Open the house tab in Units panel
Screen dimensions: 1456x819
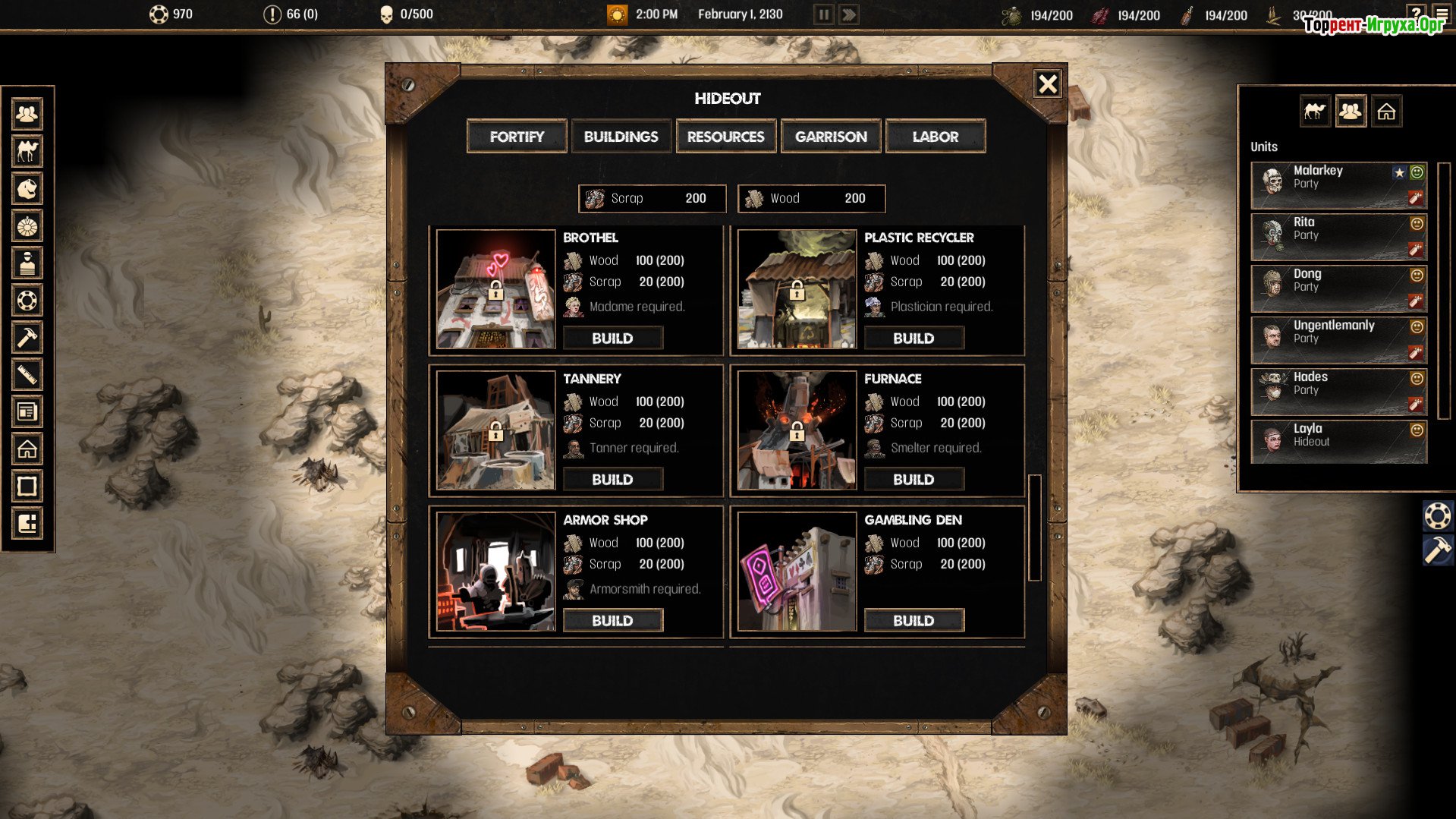[1386, 112]
